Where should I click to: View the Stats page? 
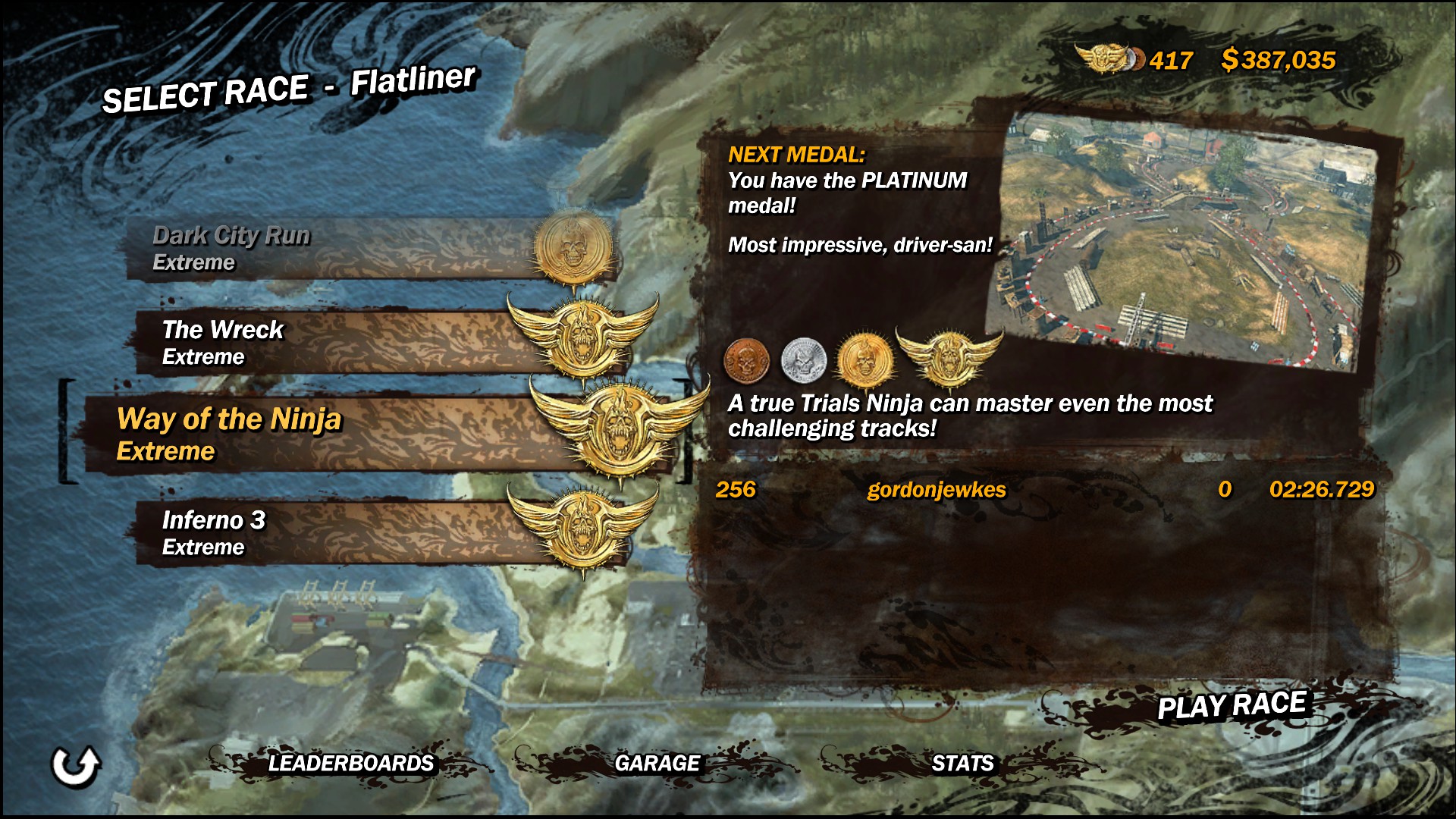pos(962,763)
